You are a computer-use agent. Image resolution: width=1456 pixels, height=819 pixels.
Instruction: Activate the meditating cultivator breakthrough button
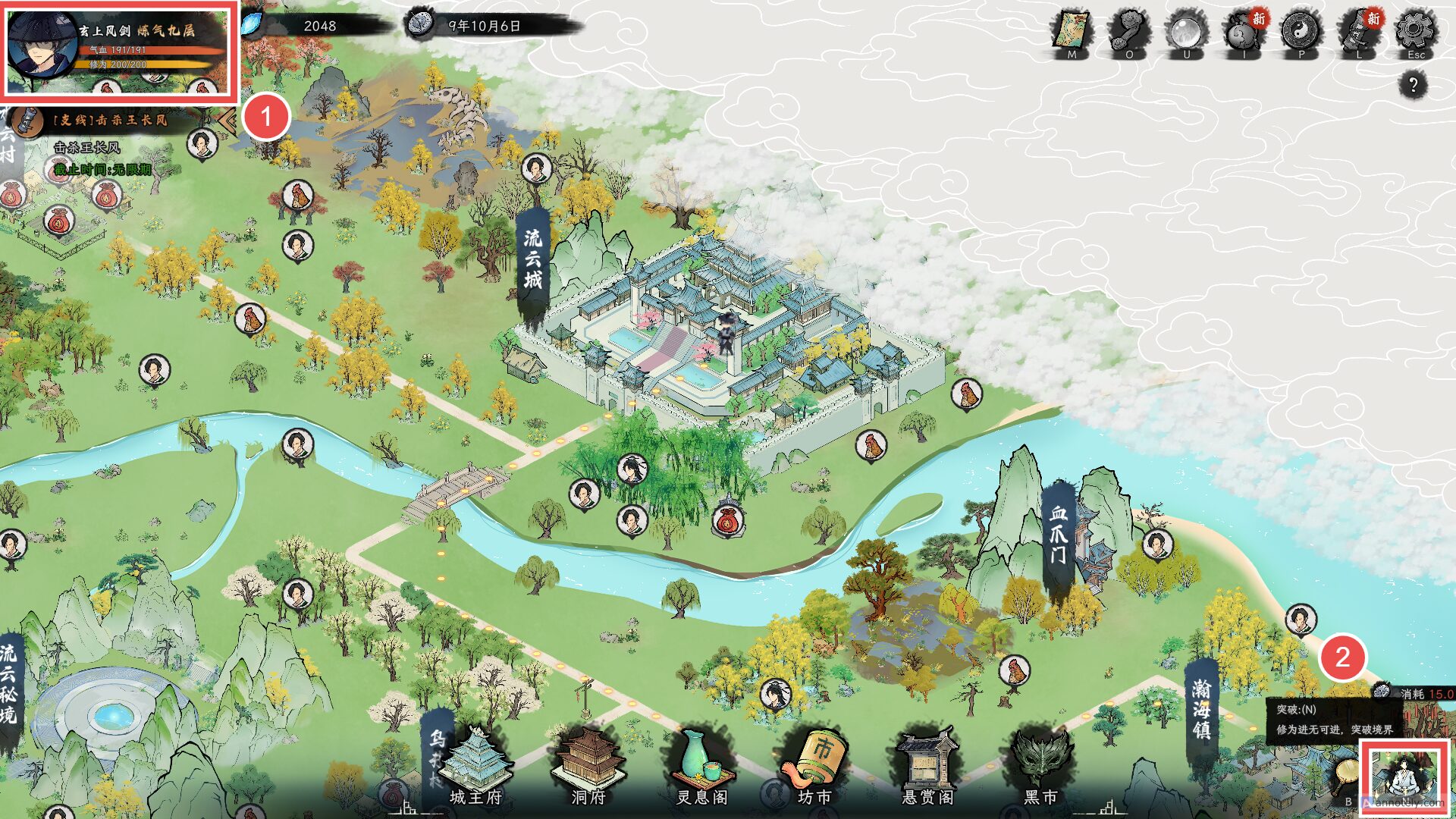1404,777
